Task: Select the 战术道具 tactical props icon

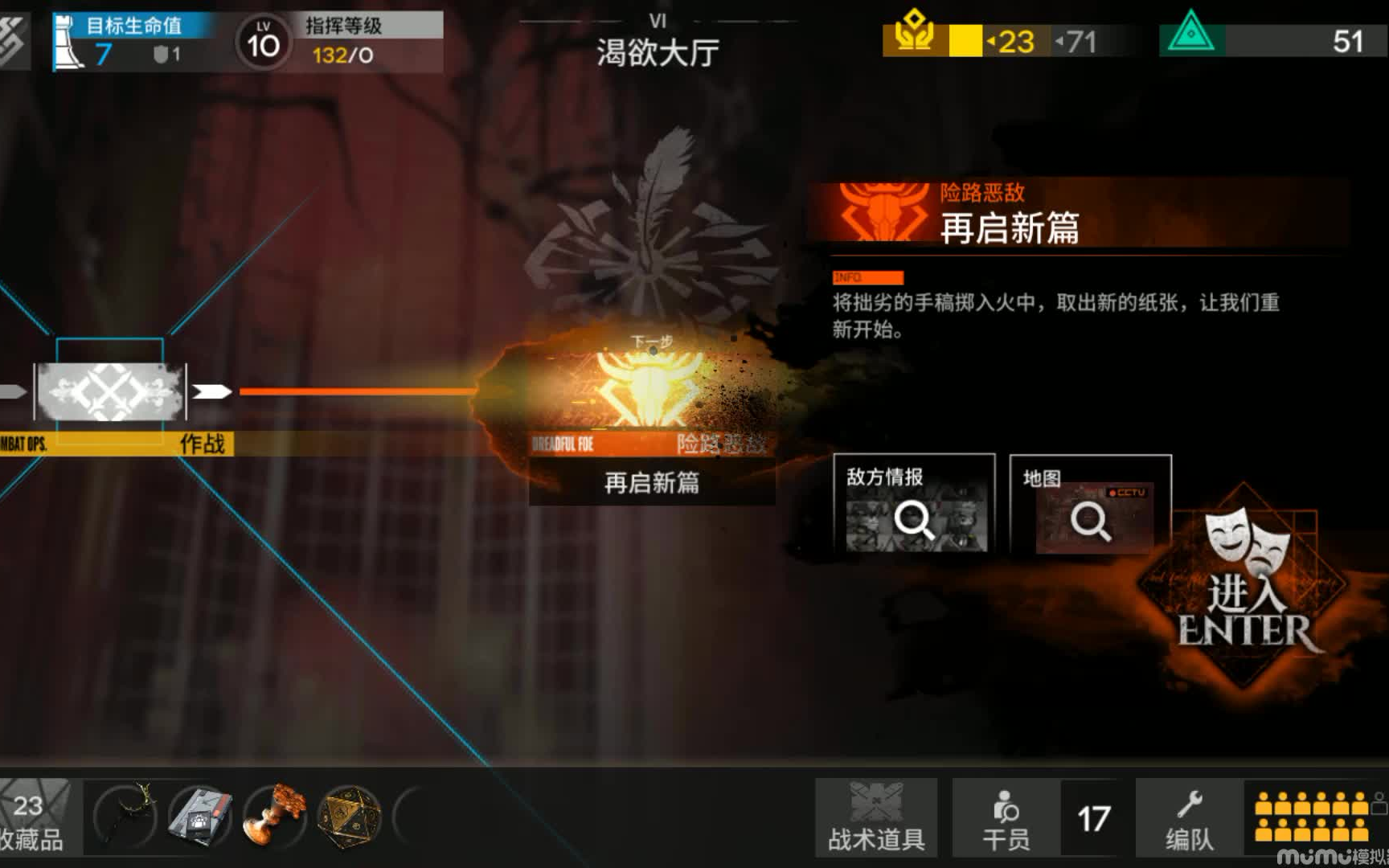Action: (x=875, y=816)
